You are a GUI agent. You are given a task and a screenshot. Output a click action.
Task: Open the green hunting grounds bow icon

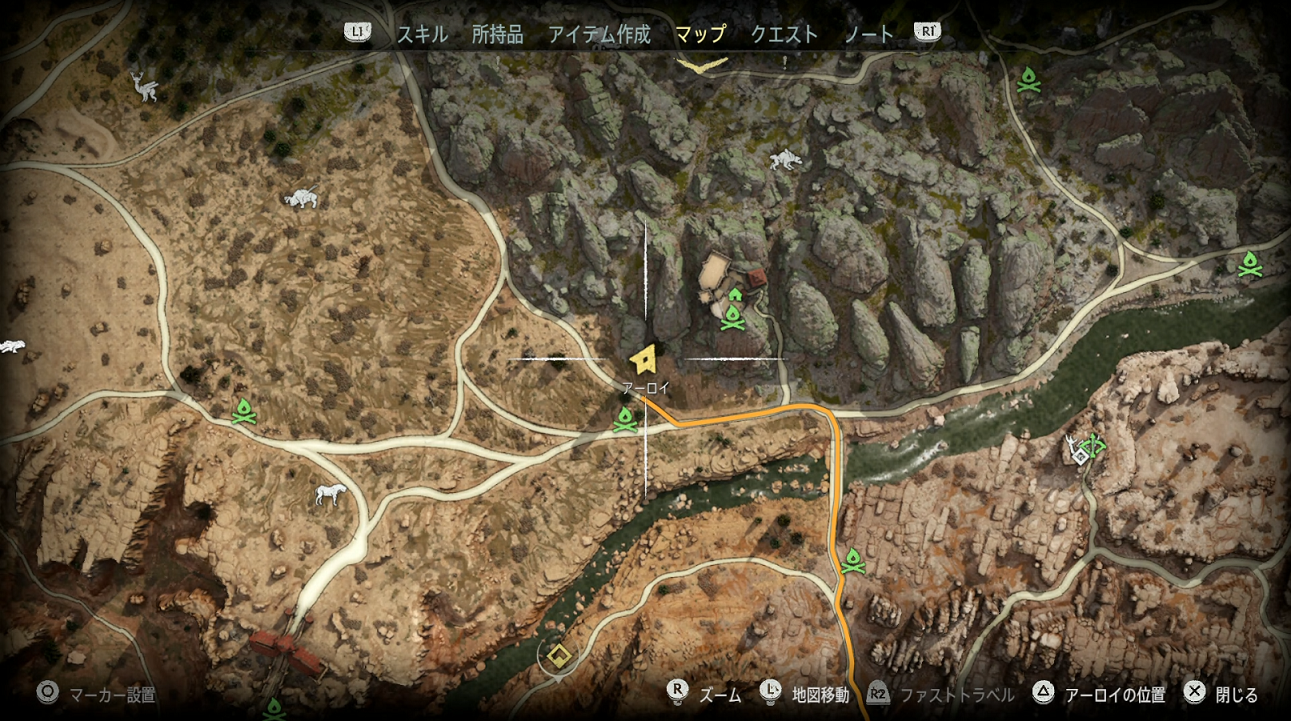[1093, 444]
